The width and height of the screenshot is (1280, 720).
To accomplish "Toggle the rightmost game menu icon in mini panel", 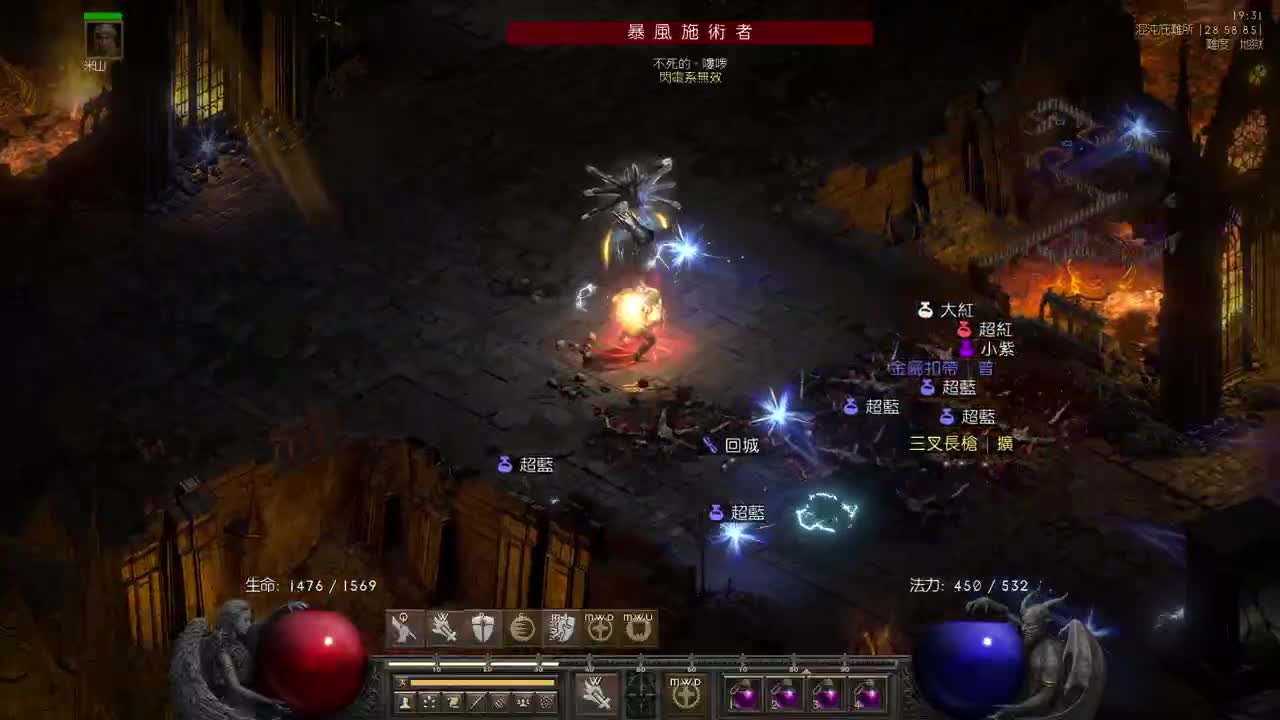I will coord(546,701).
